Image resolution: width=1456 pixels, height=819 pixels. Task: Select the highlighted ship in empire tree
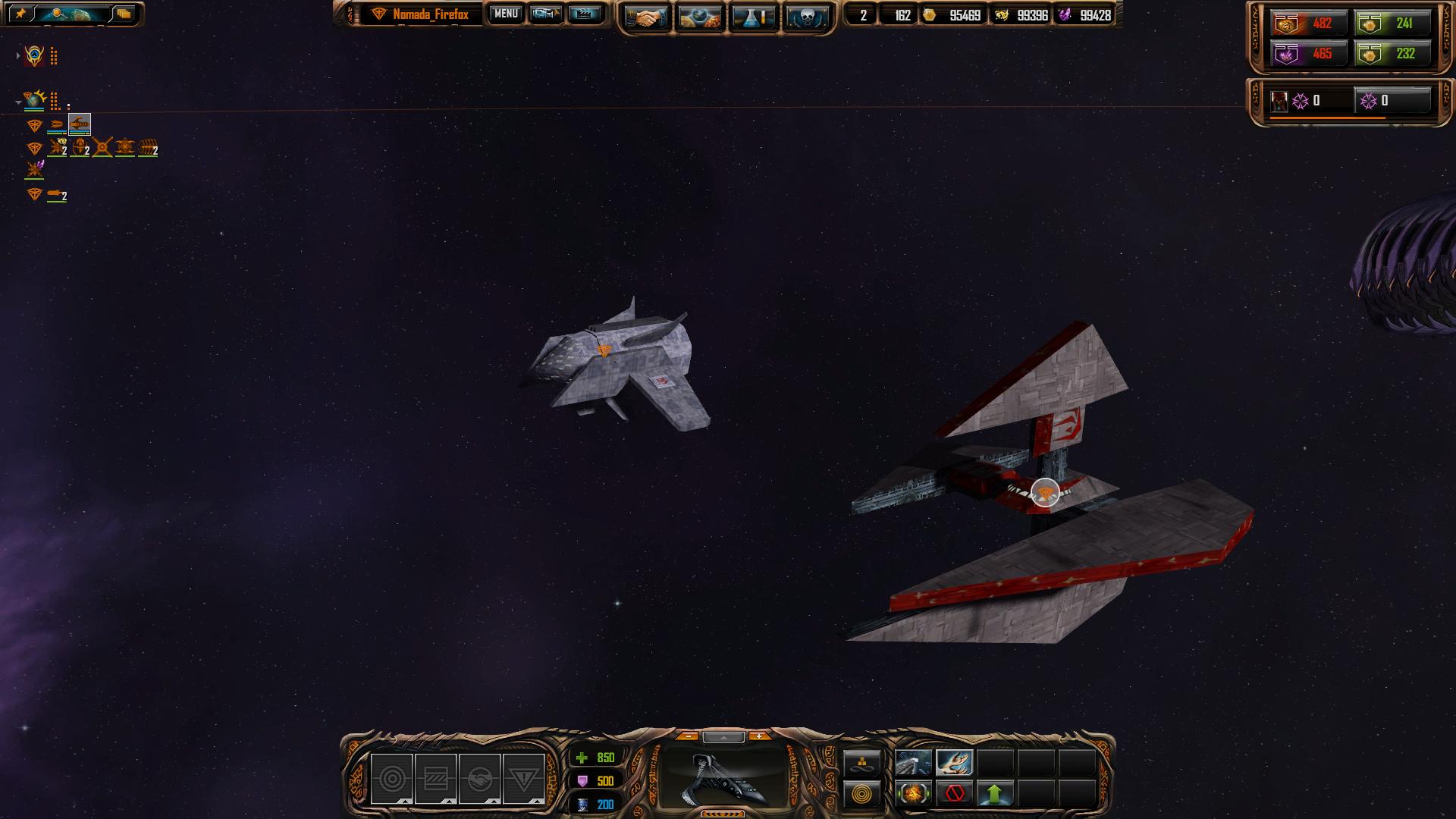click(80, 124)
